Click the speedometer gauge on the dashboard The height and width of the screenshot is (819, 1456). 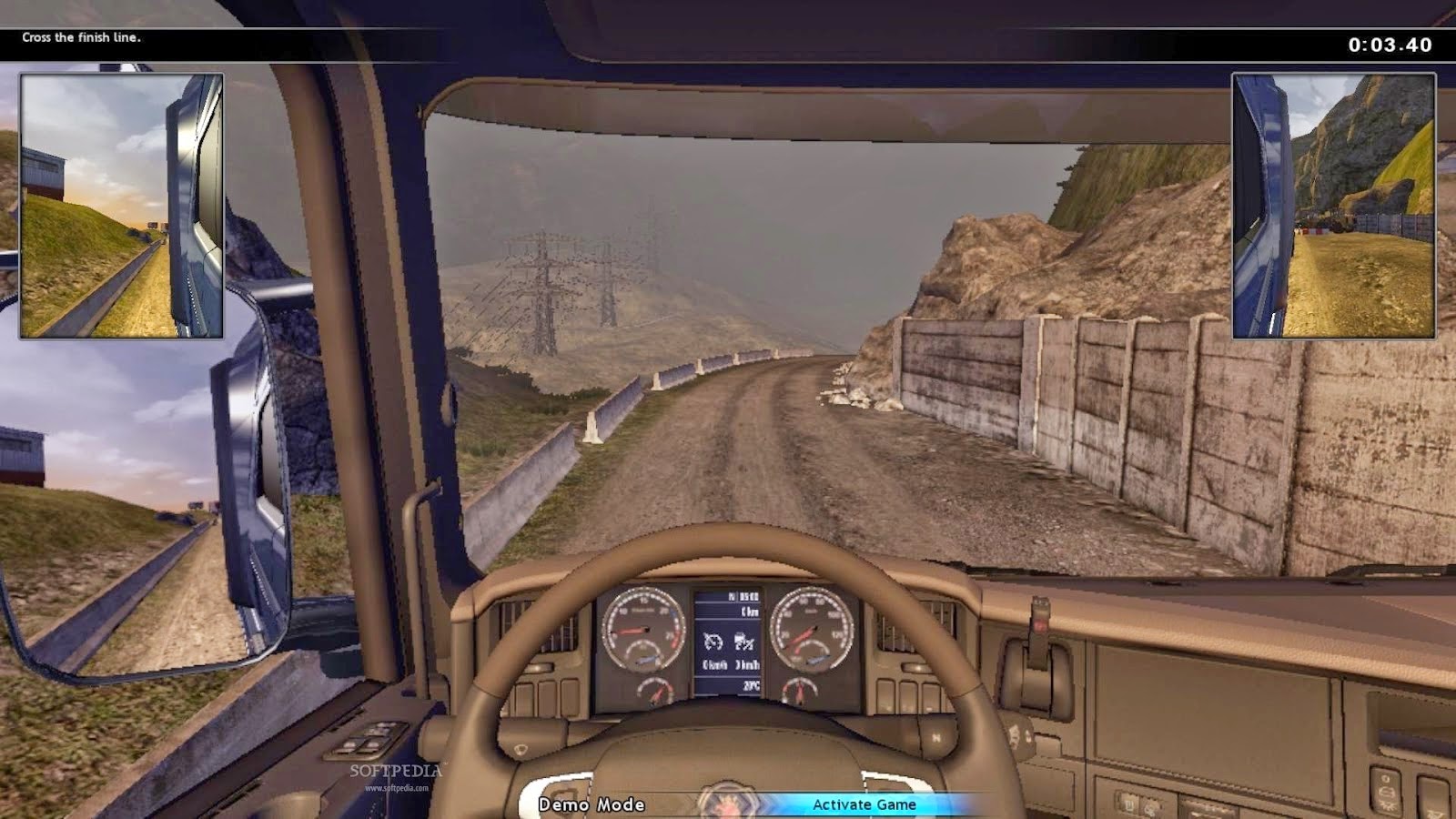[x=812, y=630]
